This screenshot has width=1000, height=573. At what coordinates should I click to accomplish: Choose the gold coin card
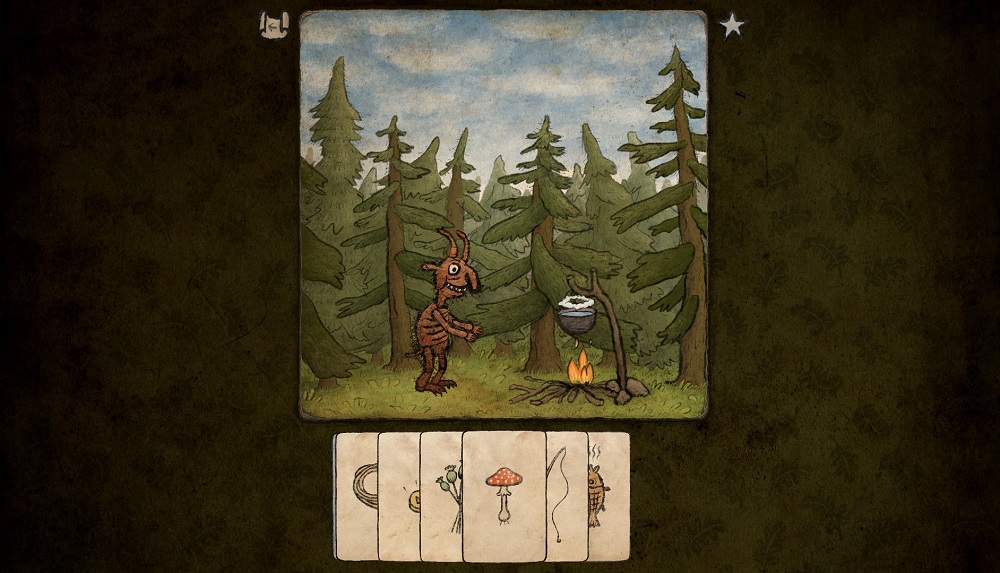[x=399, y=497]
